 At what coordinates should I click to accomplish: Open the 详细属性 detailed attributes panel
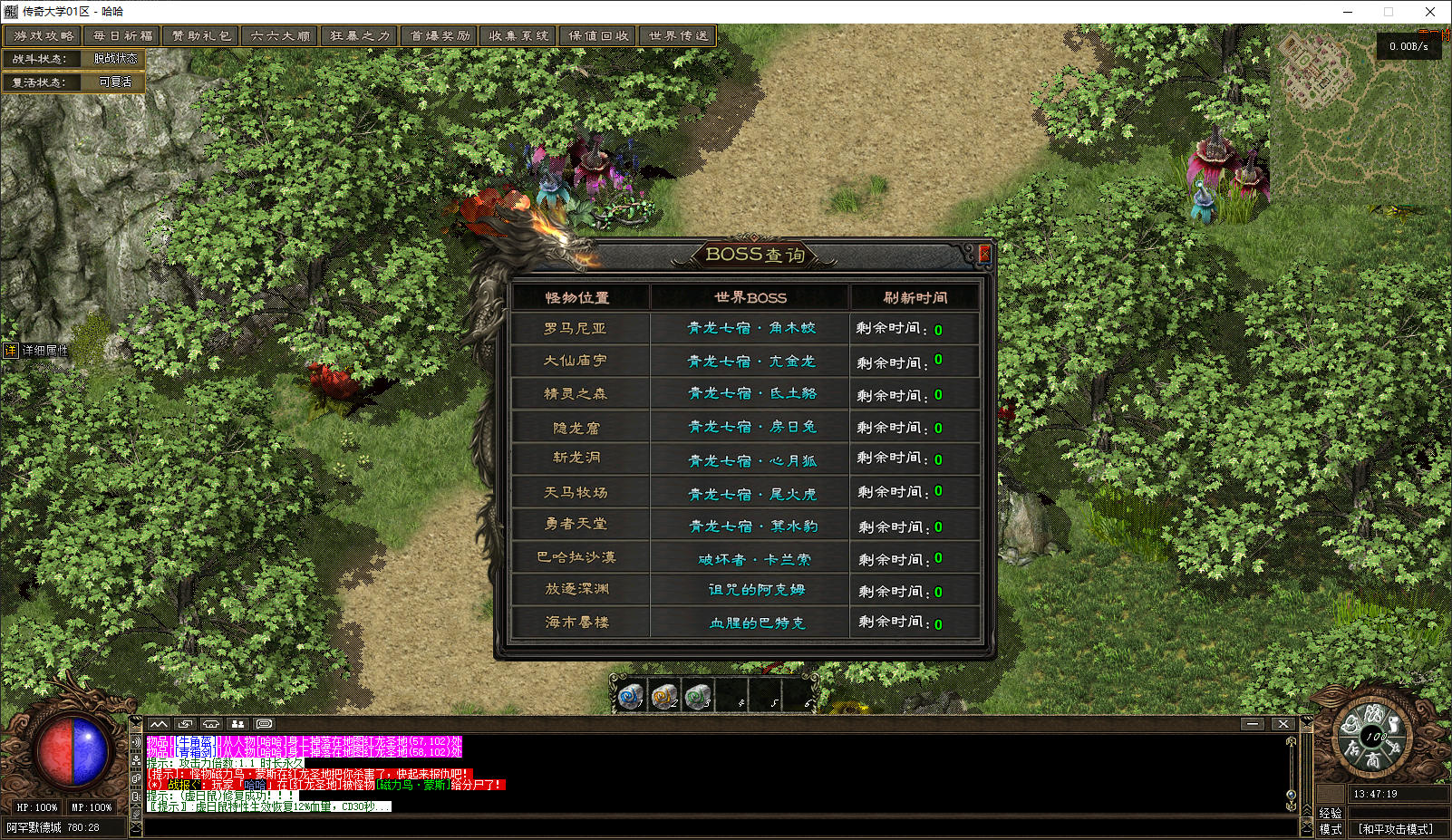click(36, 351)
